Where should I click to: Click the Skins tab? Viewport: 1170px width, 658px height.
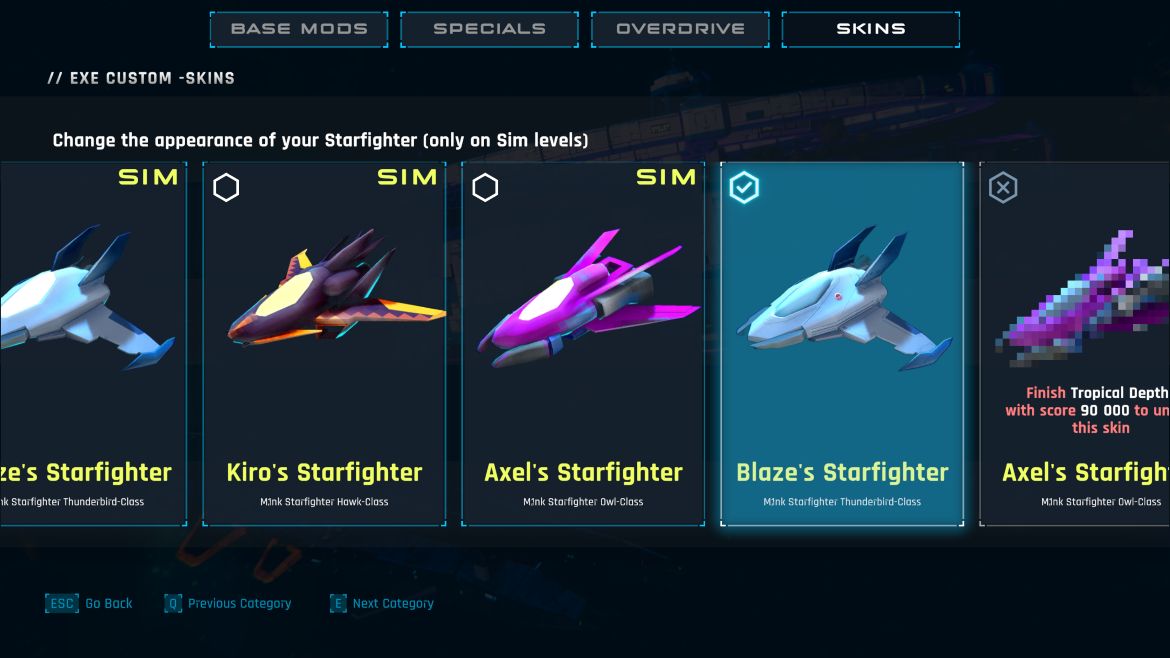coord(870,29)
